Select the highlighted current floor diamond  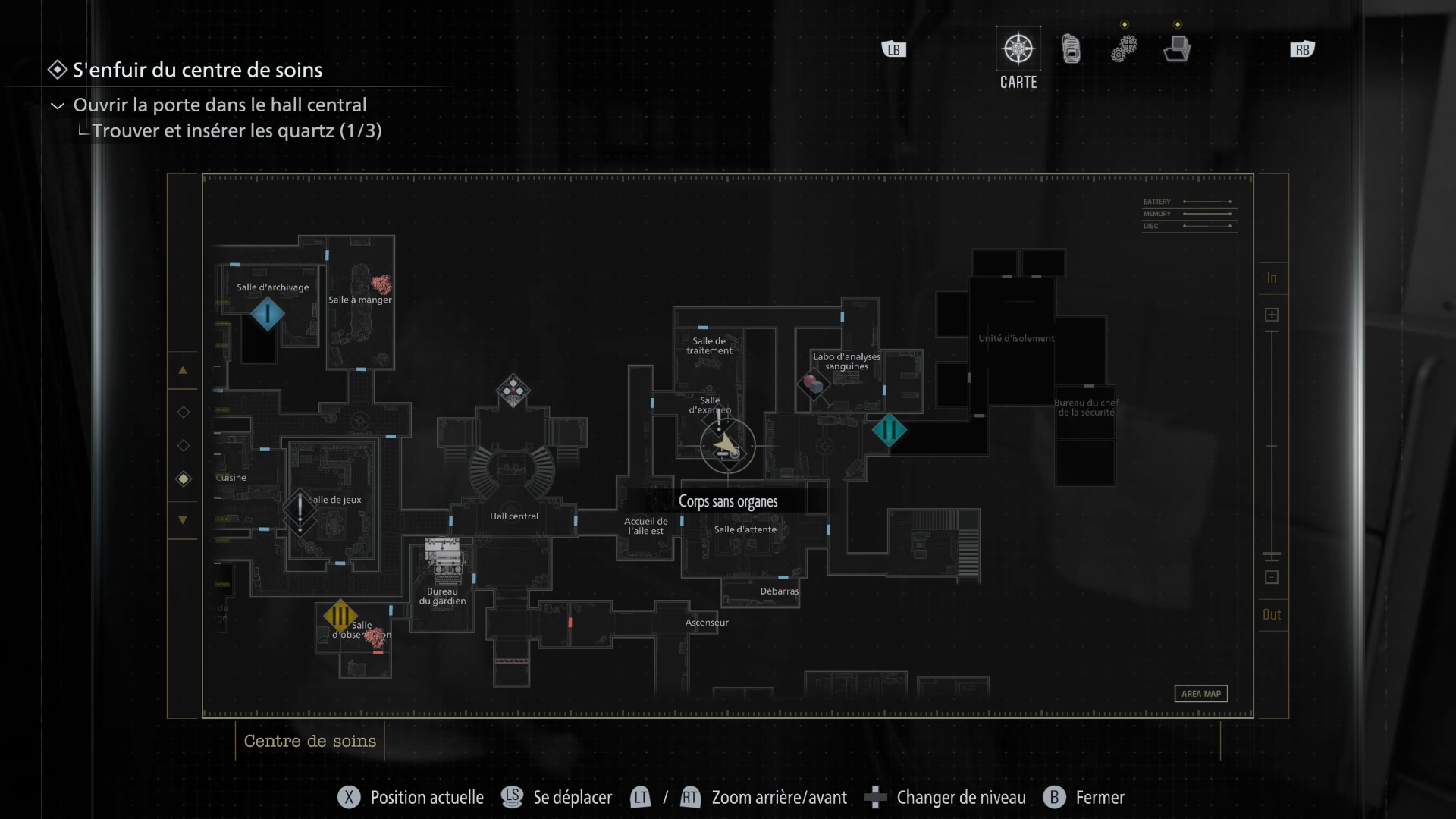(183, 479)
